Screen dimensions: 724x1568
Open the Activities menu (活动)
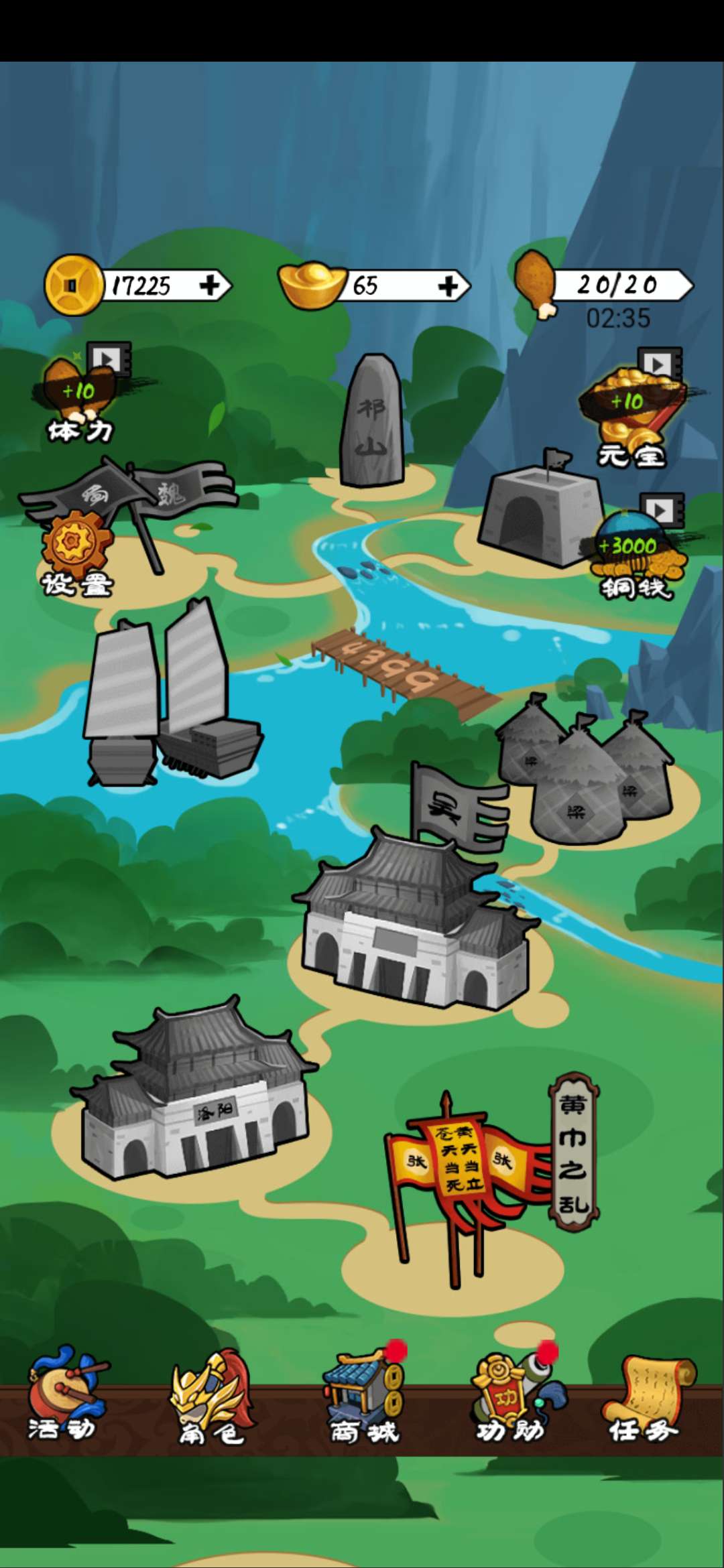[64, 1397]
